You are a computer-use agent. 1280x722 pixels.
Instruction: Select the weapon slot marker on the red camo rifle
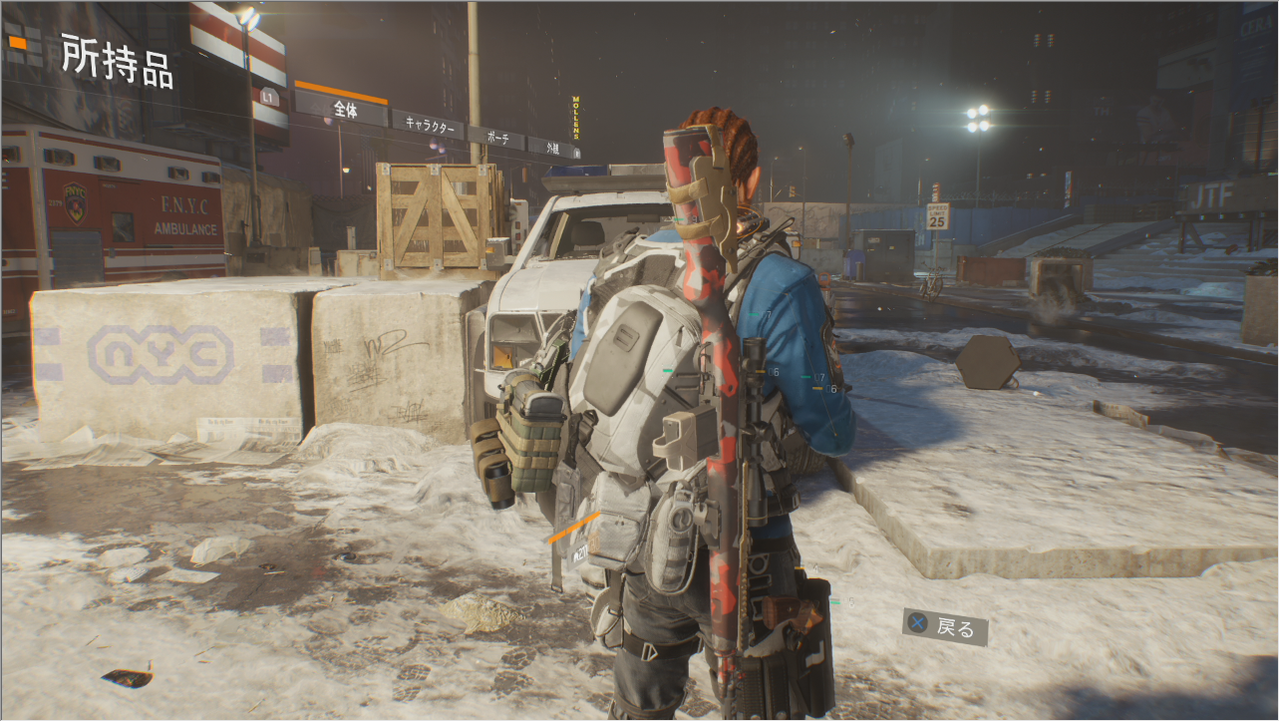[x=678, y=219]
